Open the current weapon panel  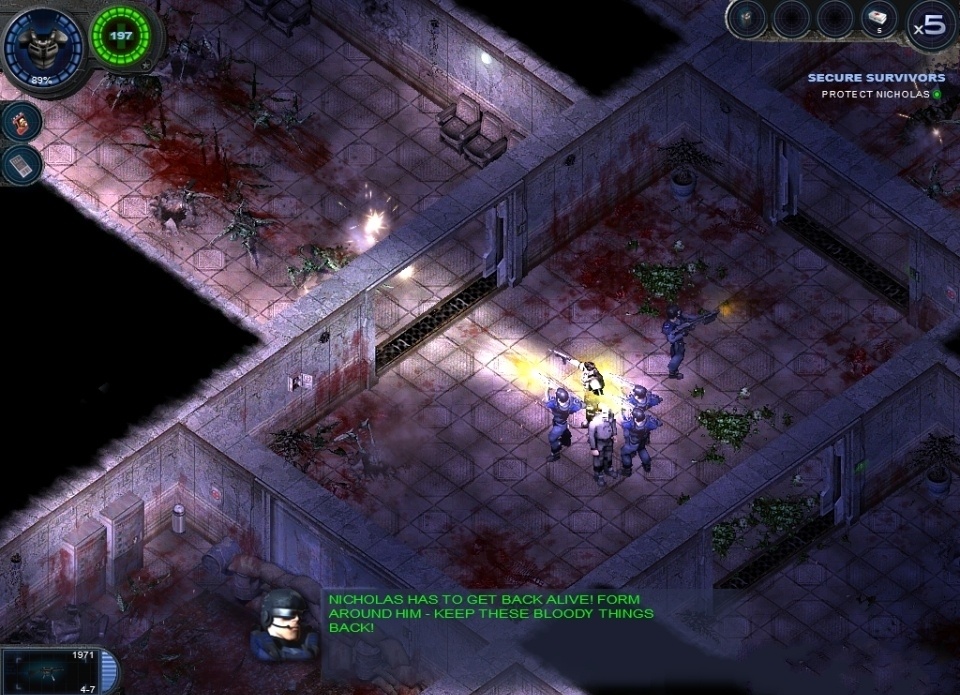tap(58, 670)
